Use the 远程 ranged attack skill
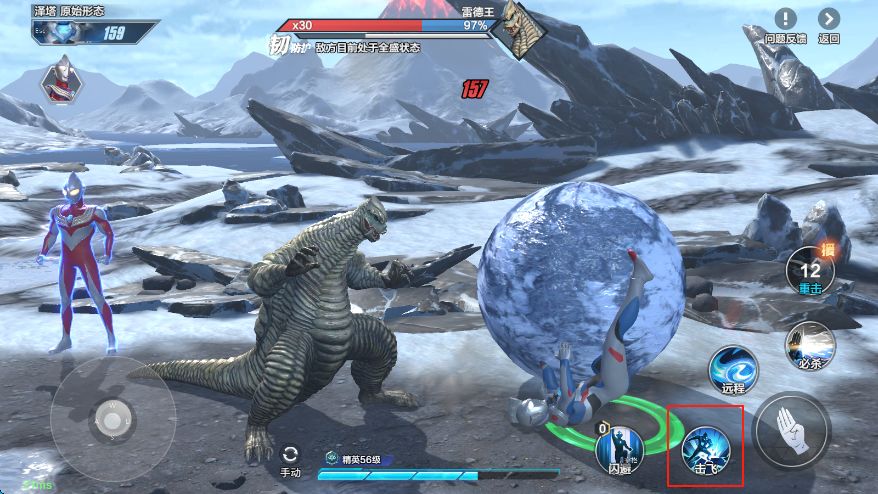 tap(733, 368)
